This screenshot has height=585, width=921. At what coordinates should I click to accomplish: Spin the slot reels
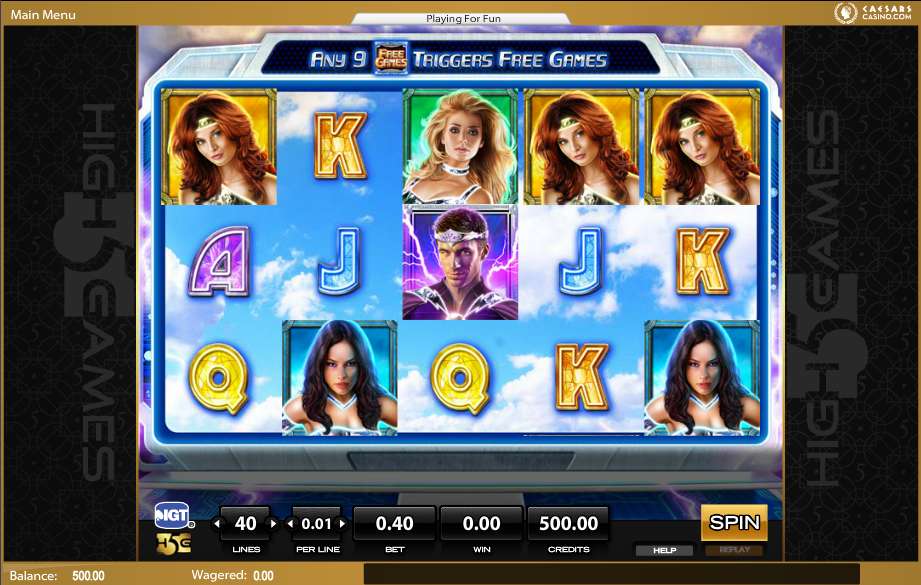tap(734, 522)
